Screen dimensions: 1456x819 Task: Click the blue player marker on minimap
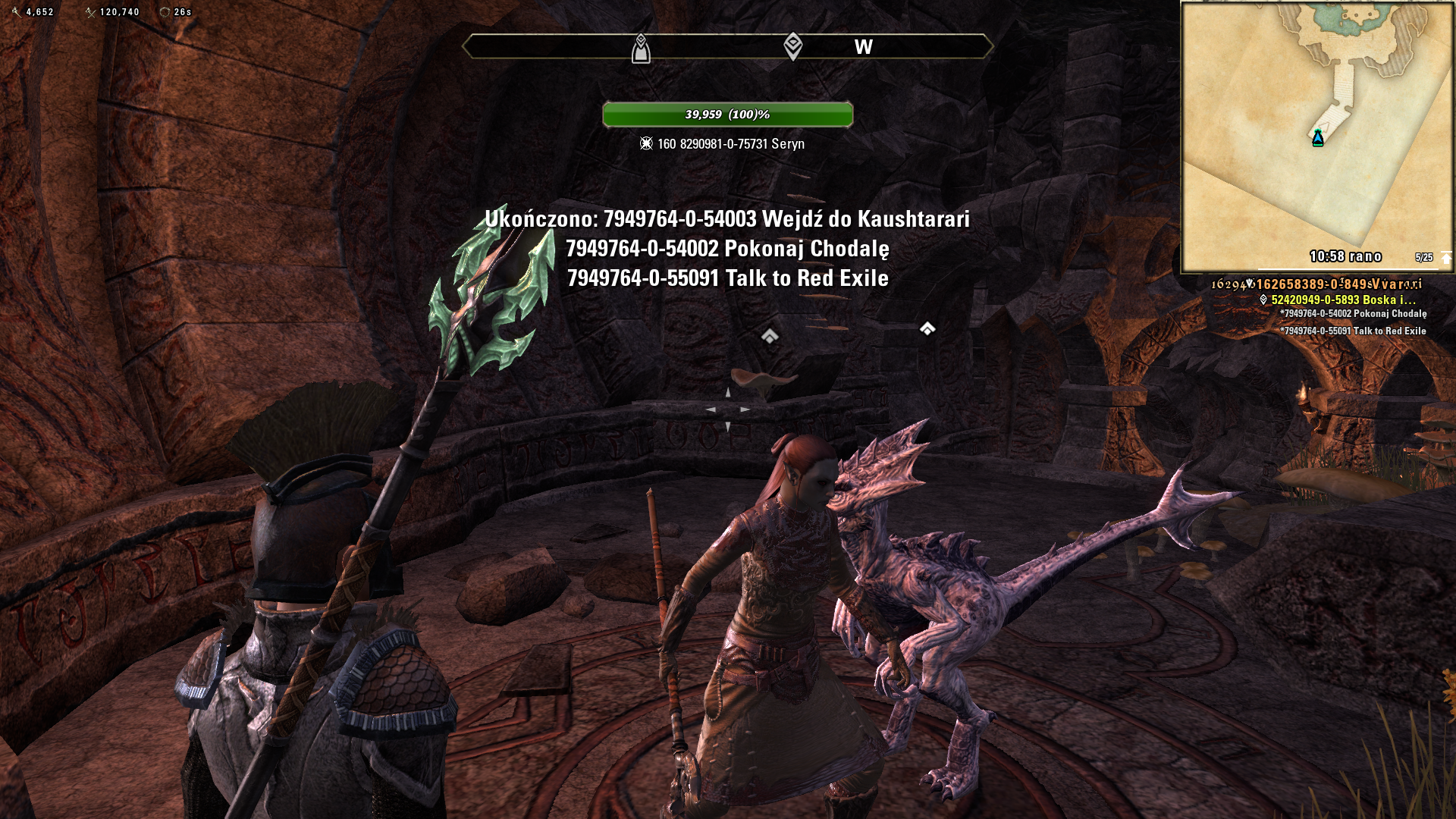[x=1318, y=138]
